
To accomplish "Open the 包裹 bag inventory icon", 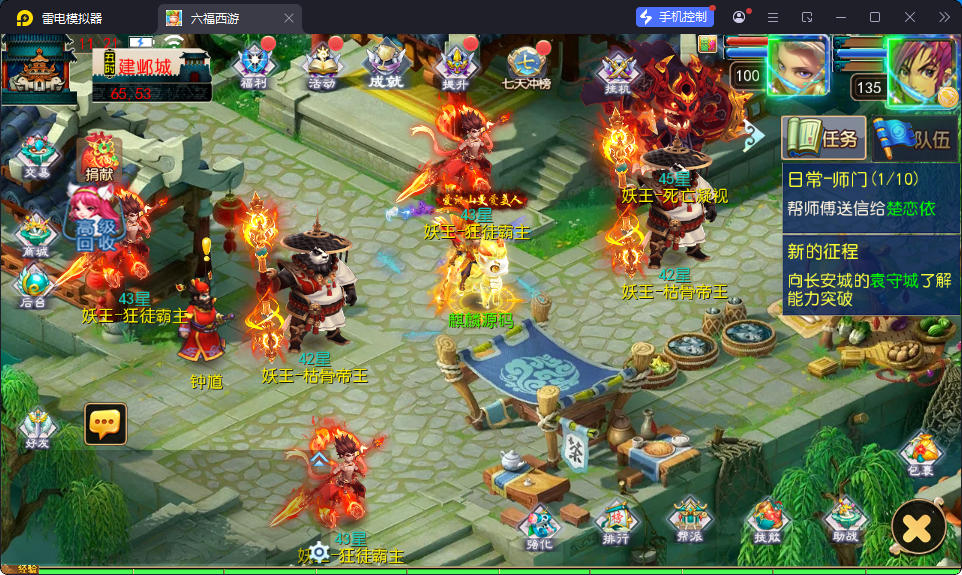I will (920, 455).
